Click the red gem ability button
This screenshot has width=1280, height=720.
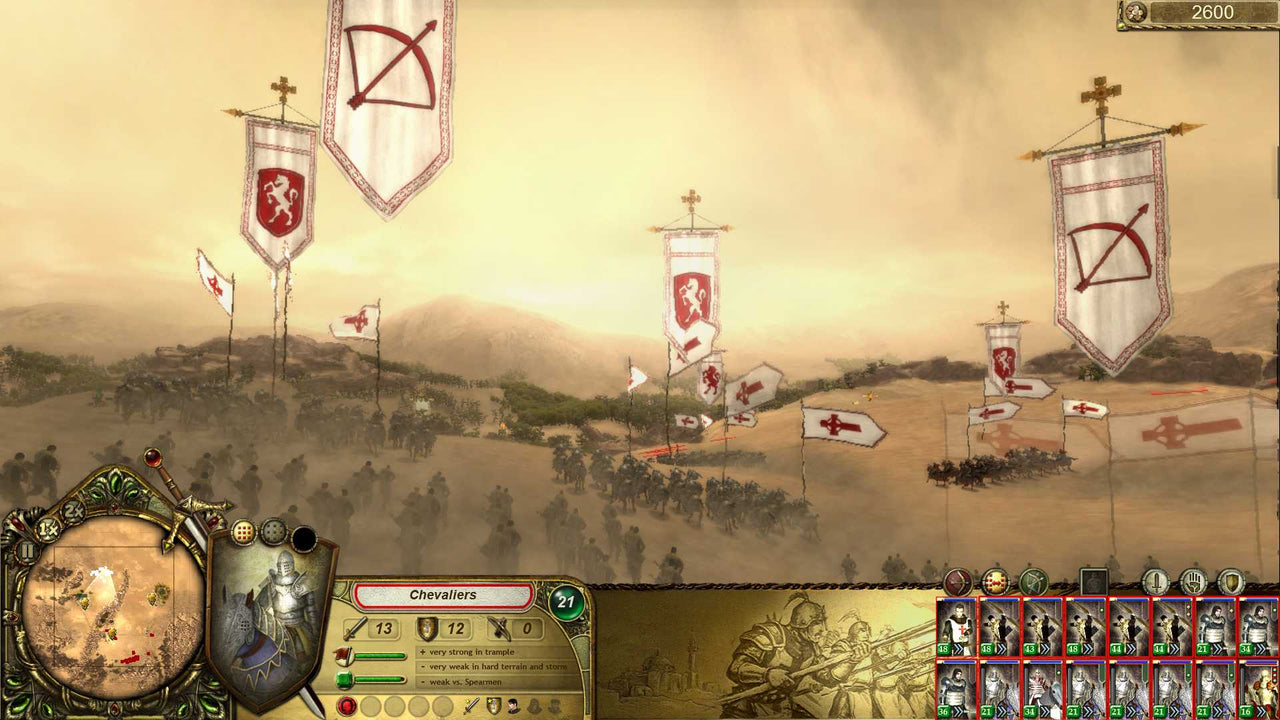tap(346, 706)
